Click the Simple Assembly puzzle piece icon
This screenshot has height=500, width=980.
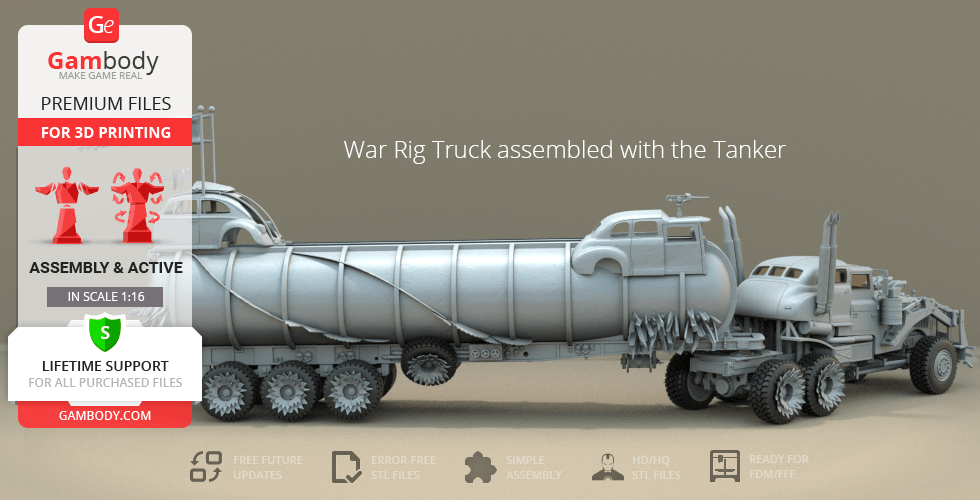[481, 466]
